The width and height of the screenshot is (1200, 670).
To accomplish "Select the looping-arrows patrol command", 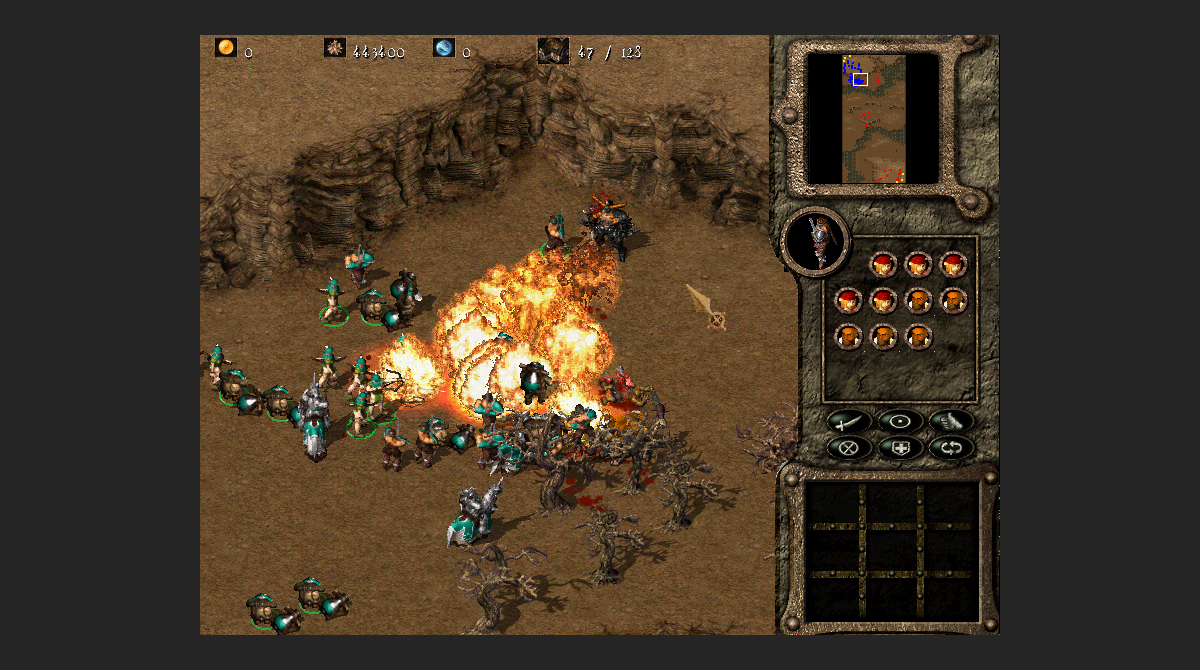I will tap(951, 447).
